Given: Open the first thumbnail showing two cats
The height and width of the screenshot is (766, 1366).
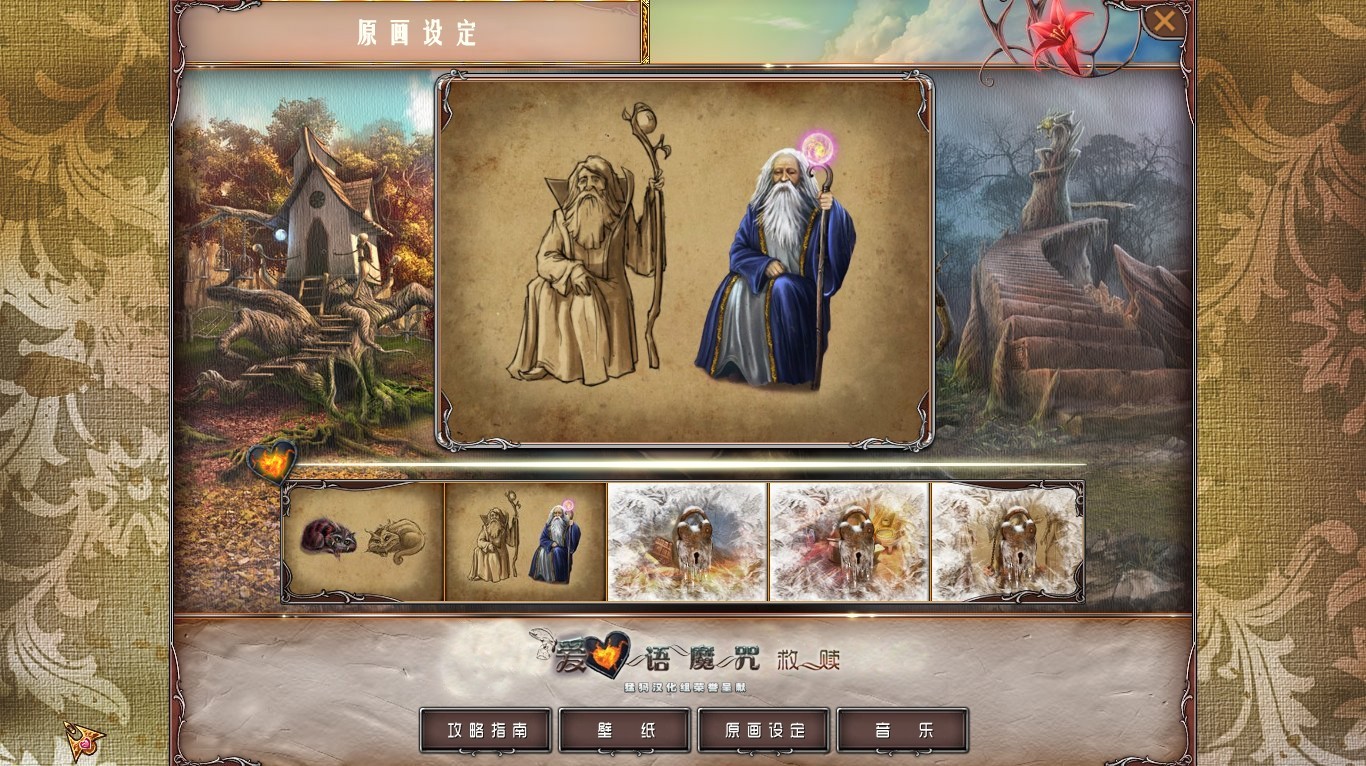Looking at the screenshot, I should coord(362,541).
